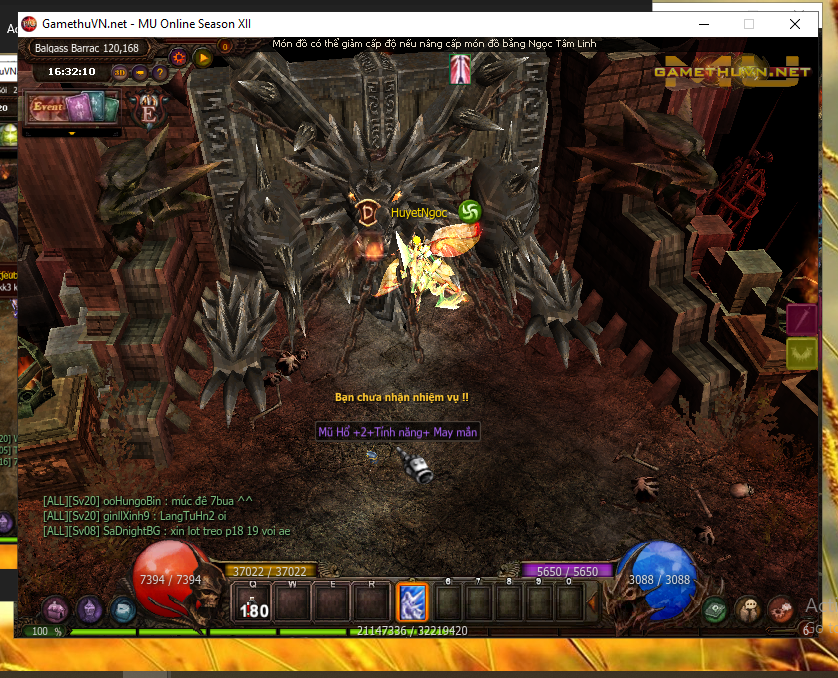Use the potion in the Q slot
This screenshot has height=678, width=838.
(x=252, y=603)
